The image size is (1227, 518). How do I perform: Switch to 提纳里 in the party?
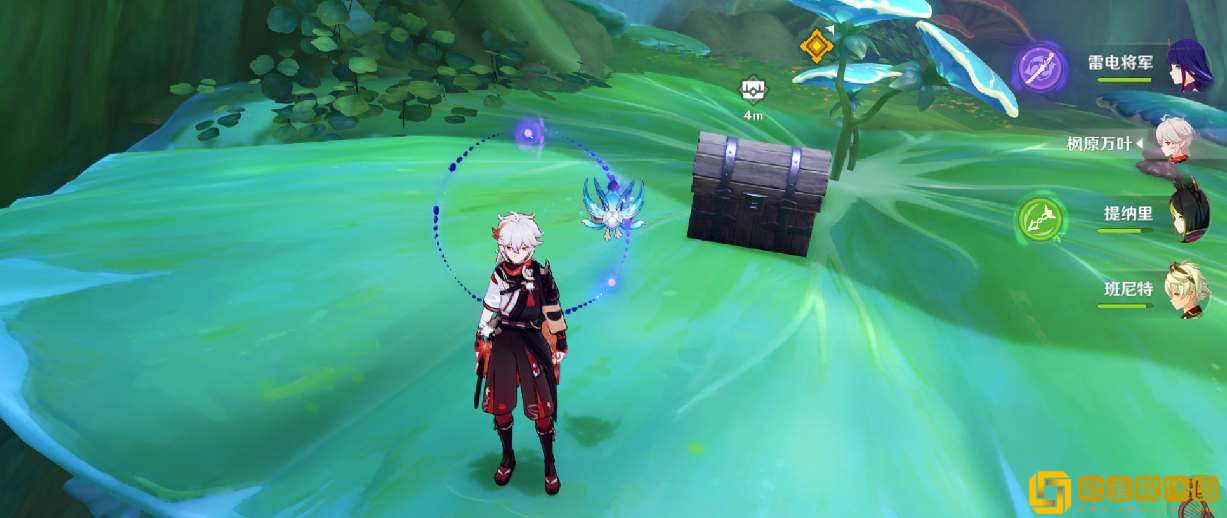click(x=1190, y=215)
